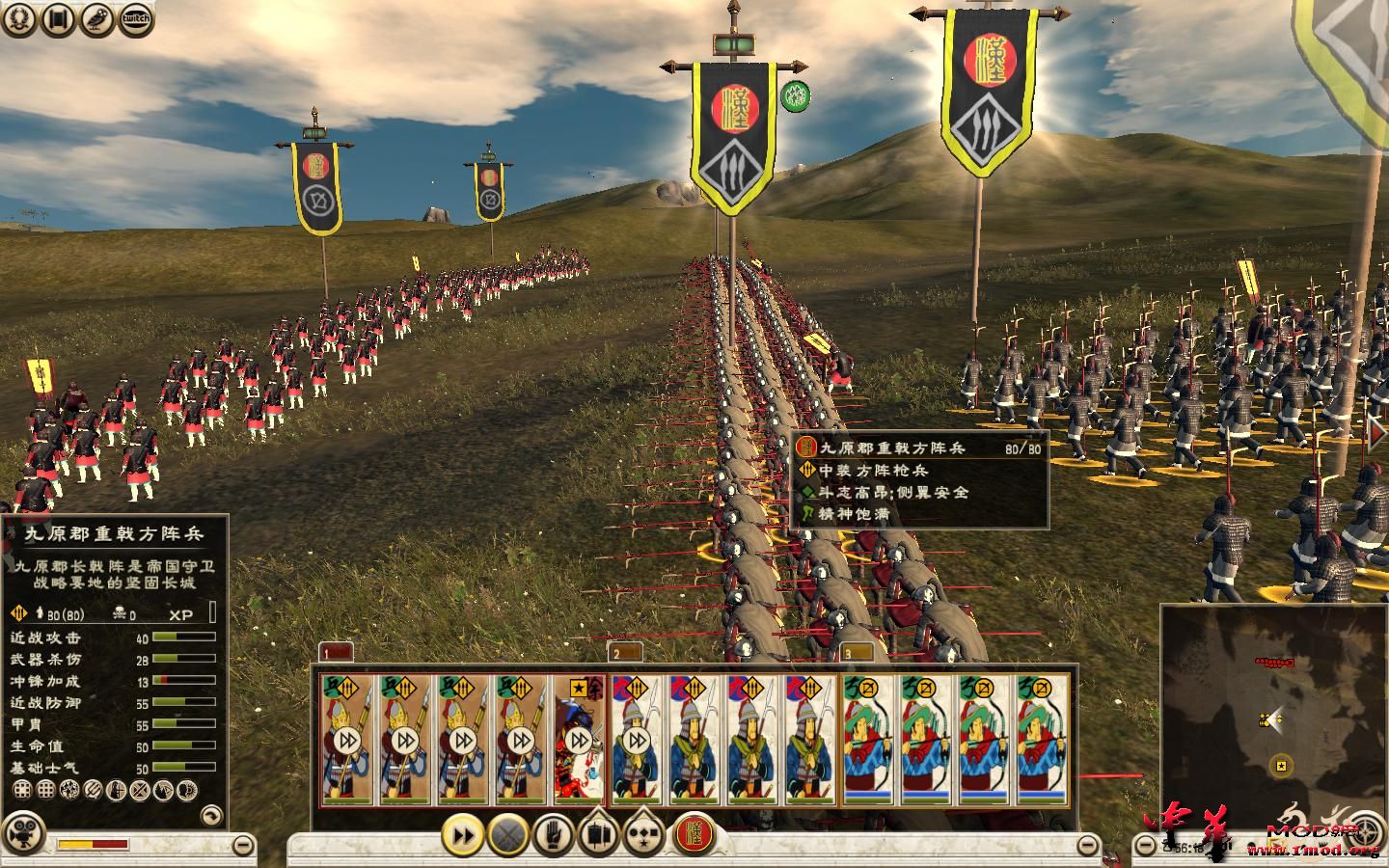Select the general unit card with star badge
1389x868 pixels.
(580, 740)
